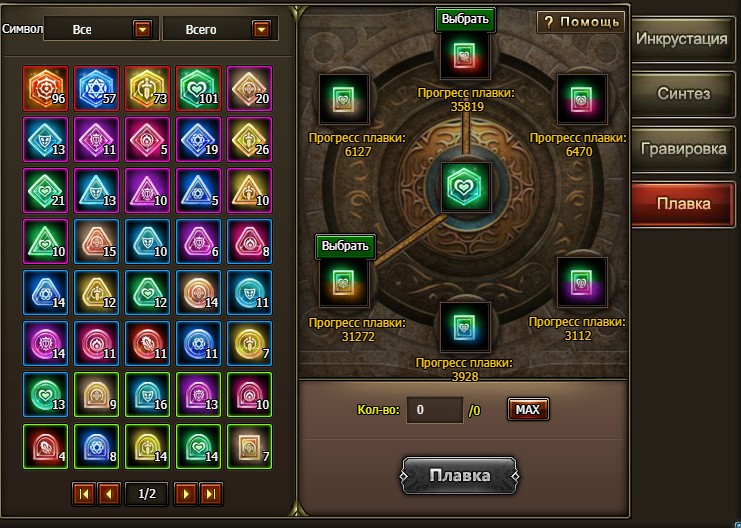Select the central green heart symbol slot
741x528 pixels.
(466, 187)
